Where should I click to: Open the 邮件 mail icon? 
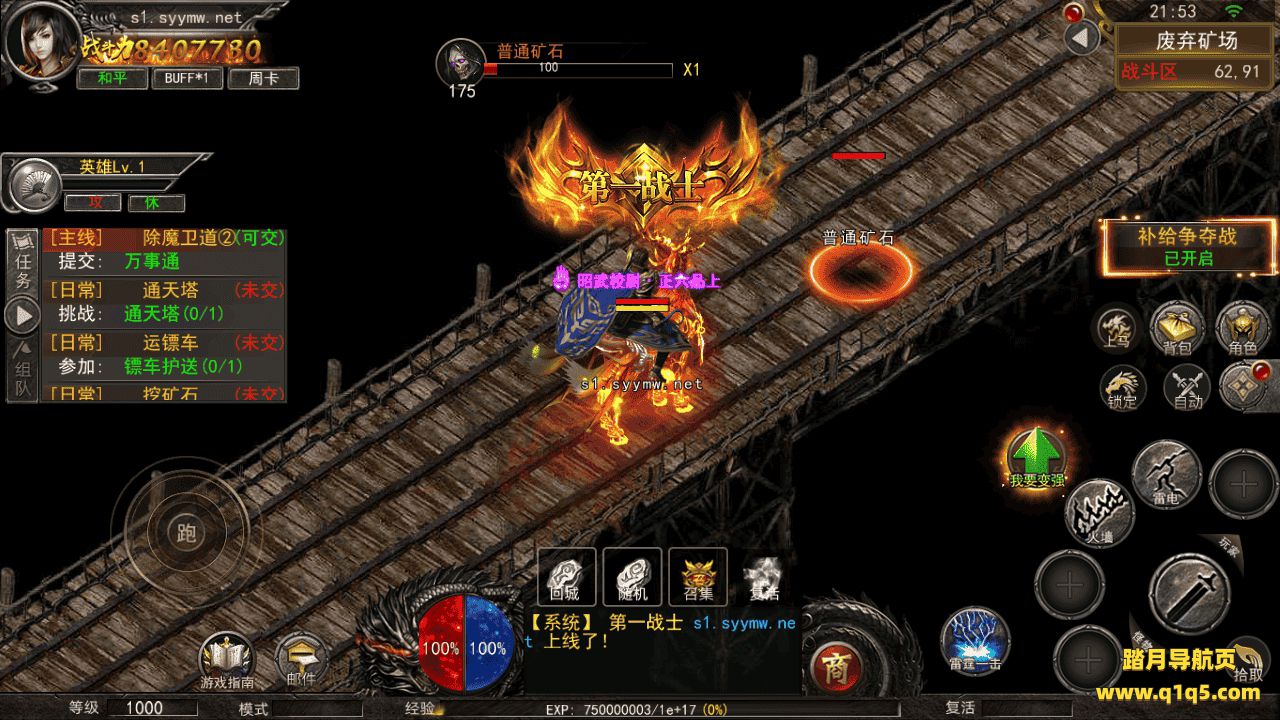pos(301,660)
